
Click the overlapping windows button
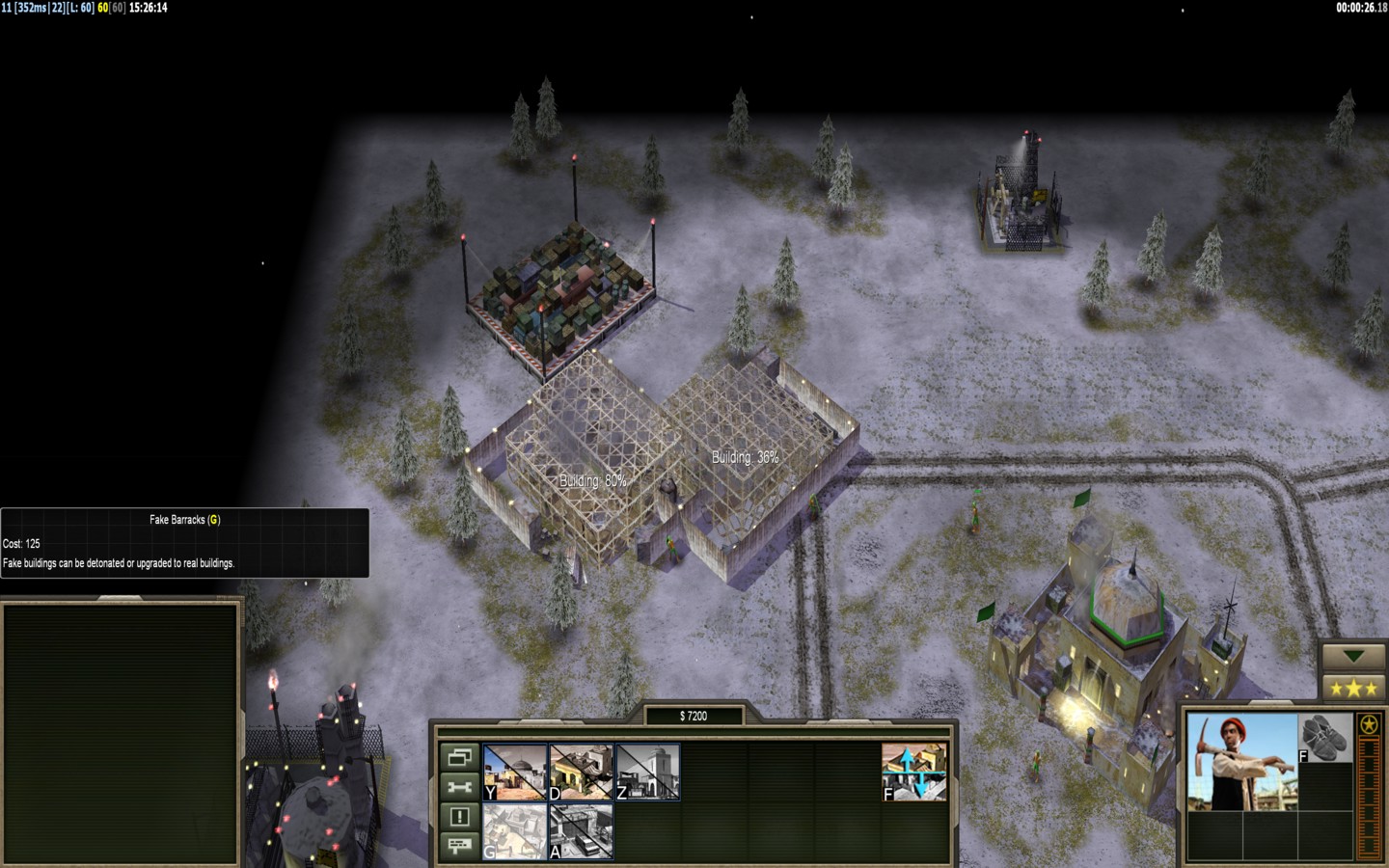[x=459, y=757]
